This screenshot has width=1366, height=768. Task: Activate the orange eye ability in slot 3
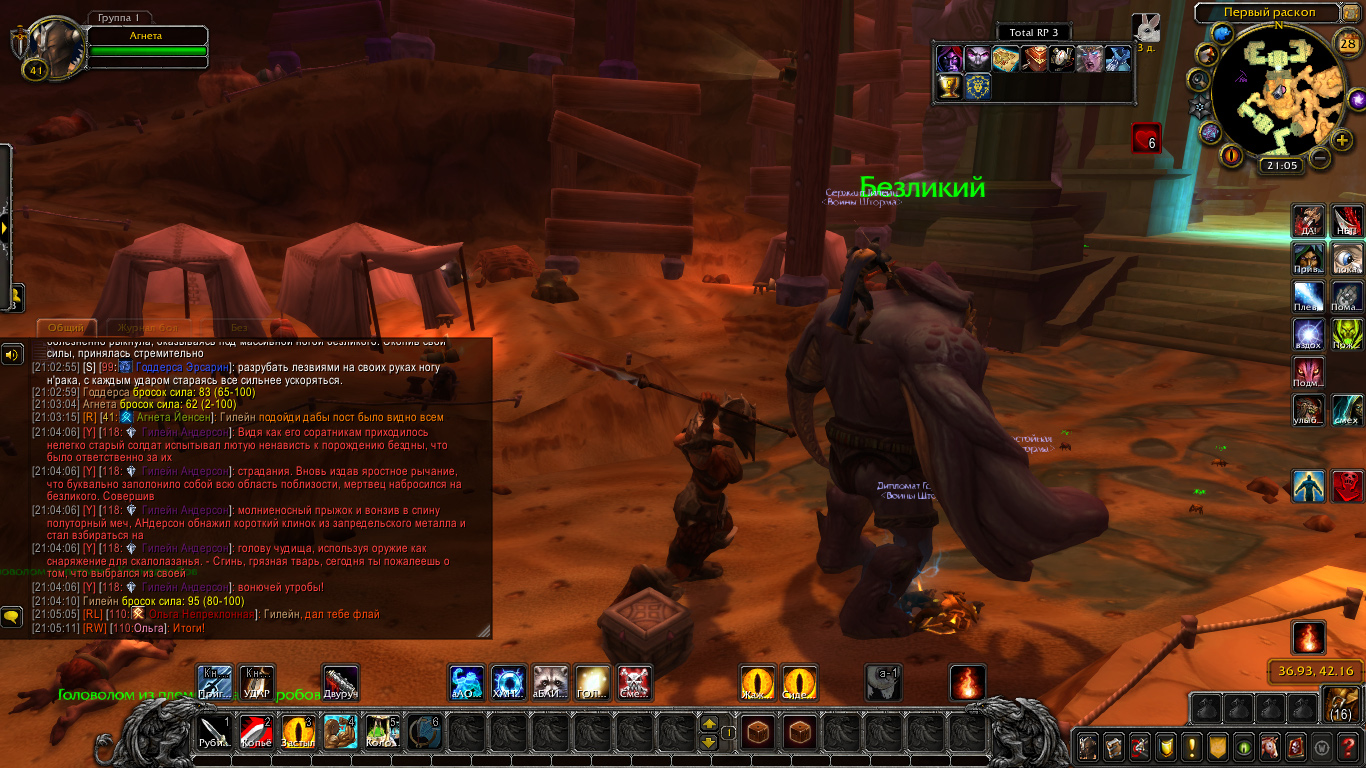pos(298,733)
